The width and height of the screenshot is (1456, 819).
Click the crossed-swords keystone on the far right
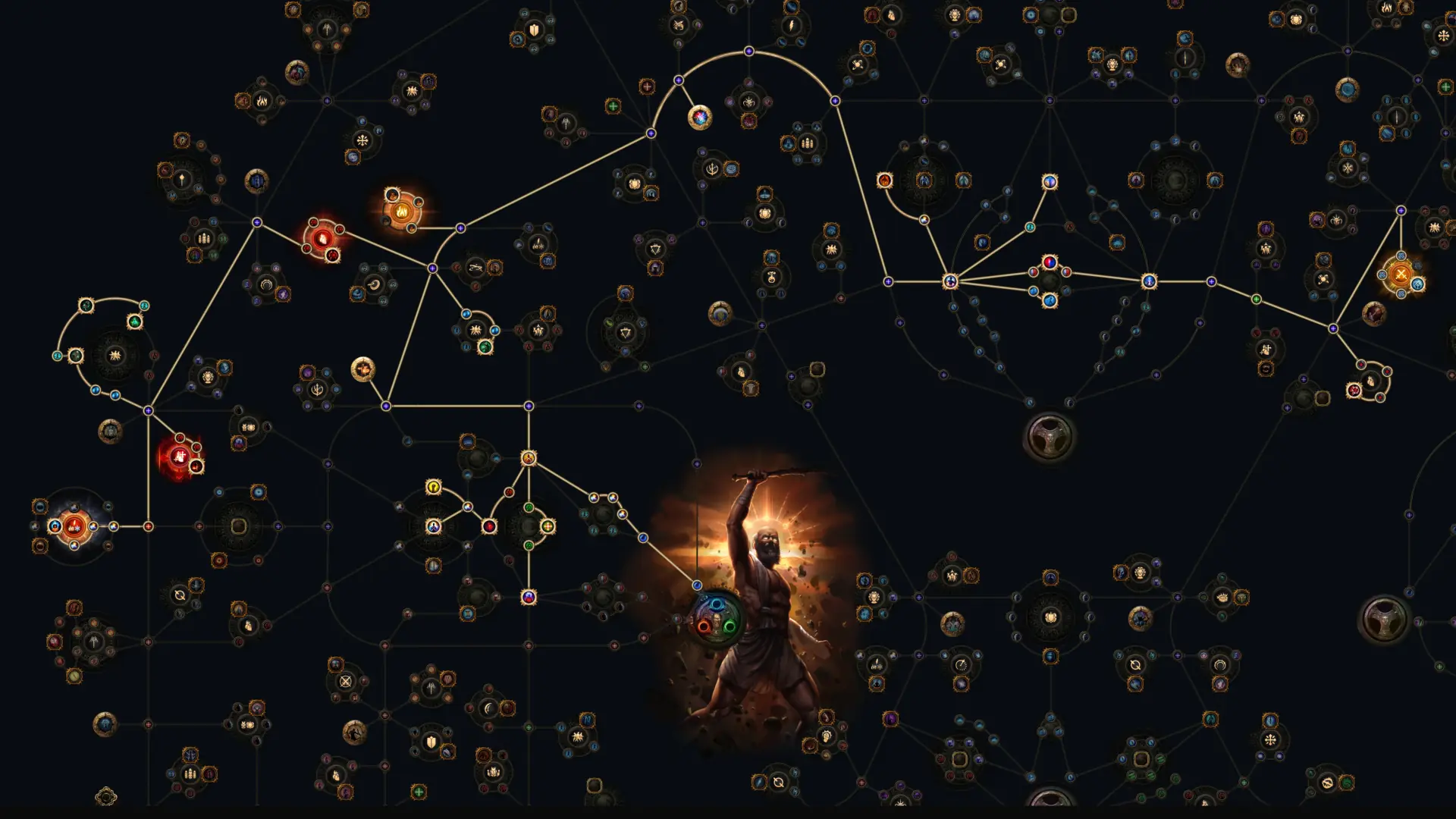(x=1401, y=275)
